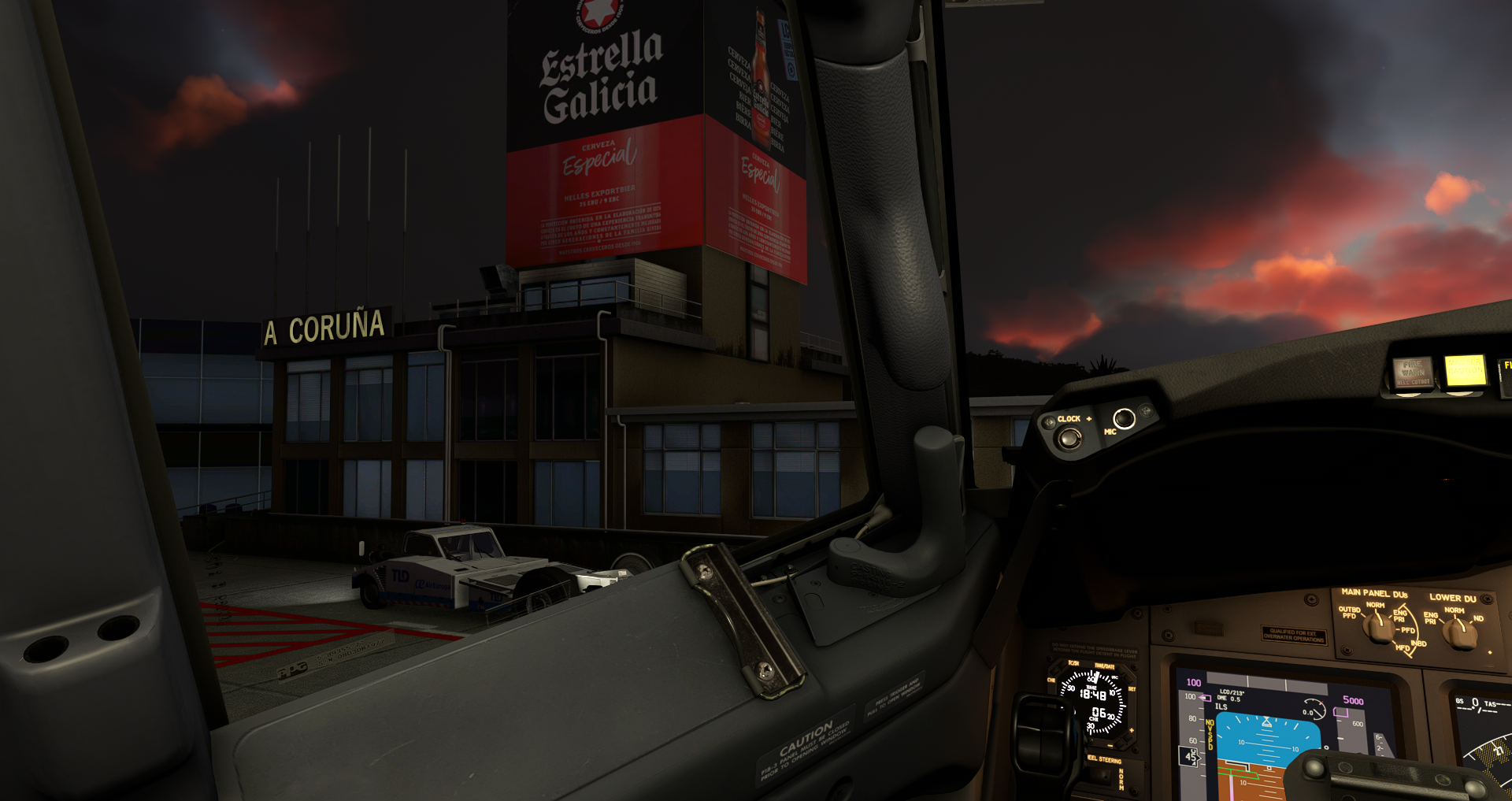The image size is (1512, 801).
Task: Push the CLOCK button on the glareshield
Action: [x=1069, y=438]
